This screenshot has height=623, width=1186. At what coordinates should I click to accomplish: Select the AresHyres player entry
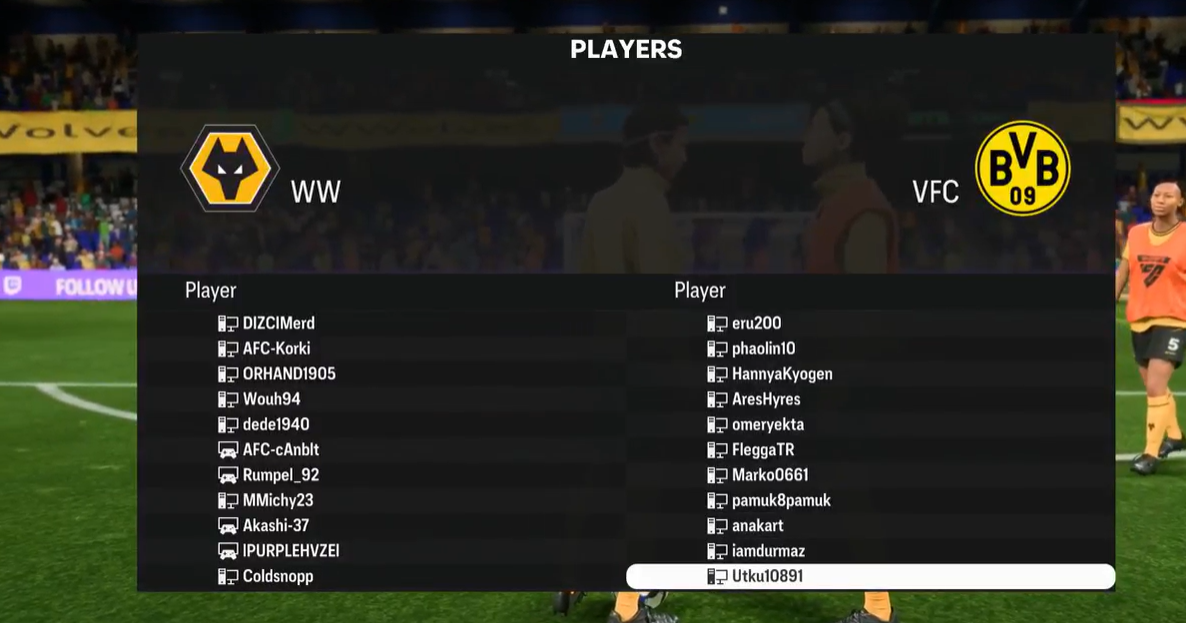click(x=766, y=399)
